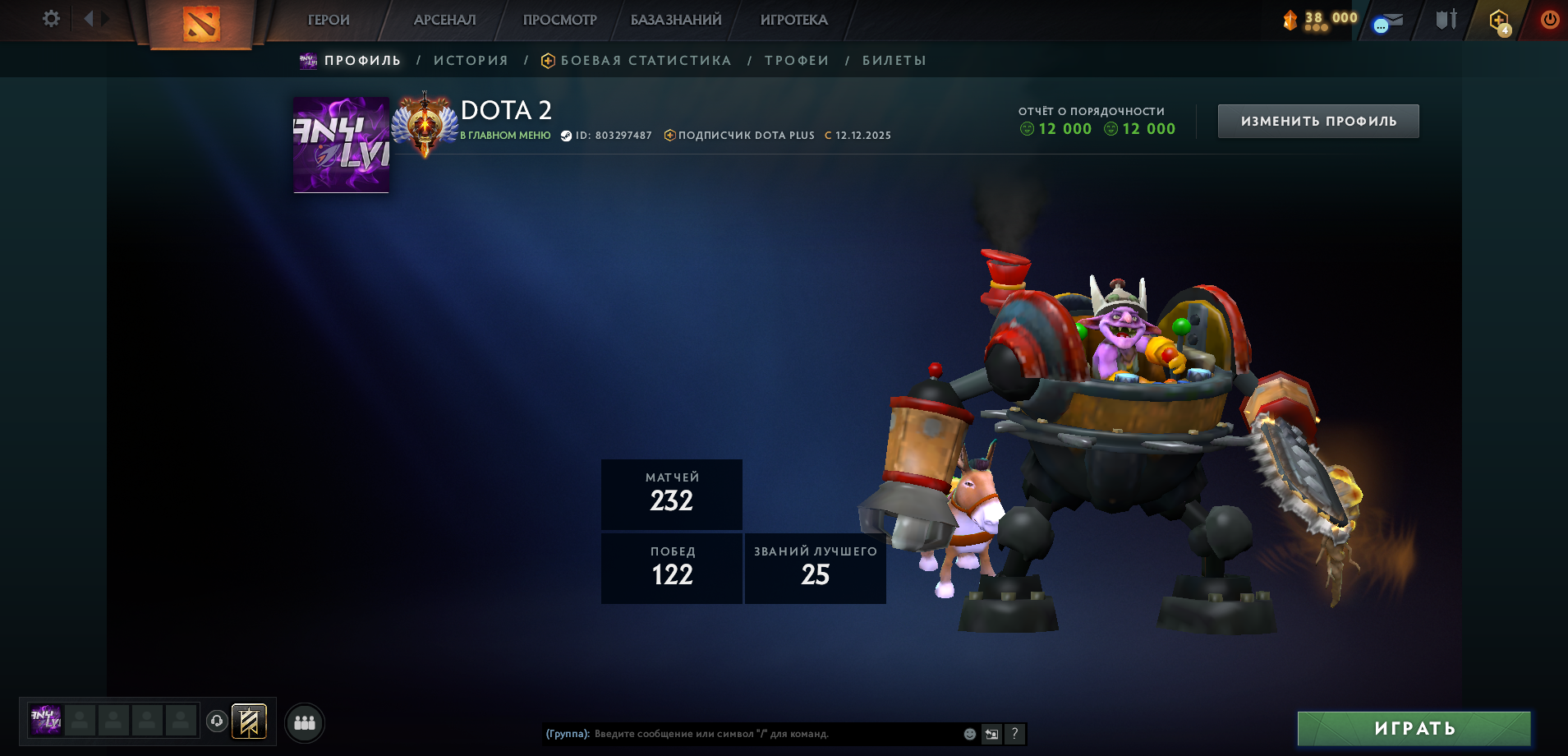Screen dimensions: 1568x756
Task: Open the Dota Plus subscription icon
Action: 1497,19
